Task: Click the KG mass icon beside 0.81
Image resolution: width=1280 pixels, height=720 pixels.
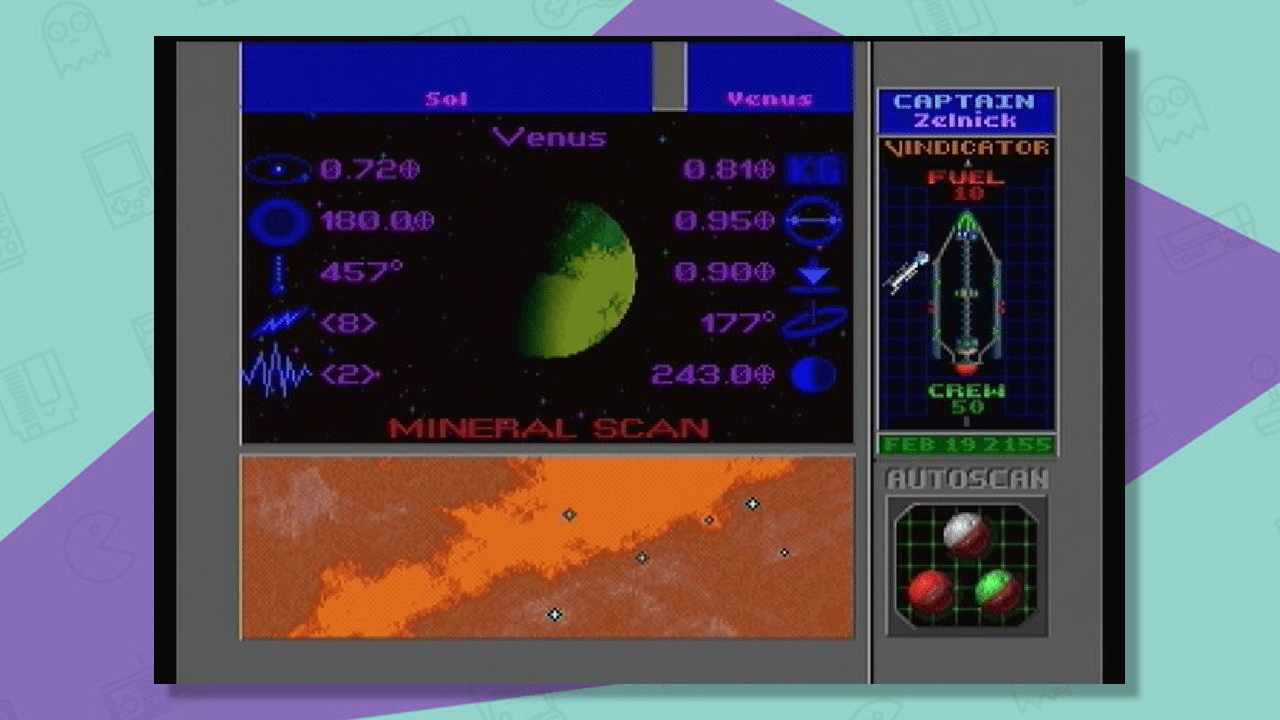Action: pyautogui.click(x=815, y=169)
